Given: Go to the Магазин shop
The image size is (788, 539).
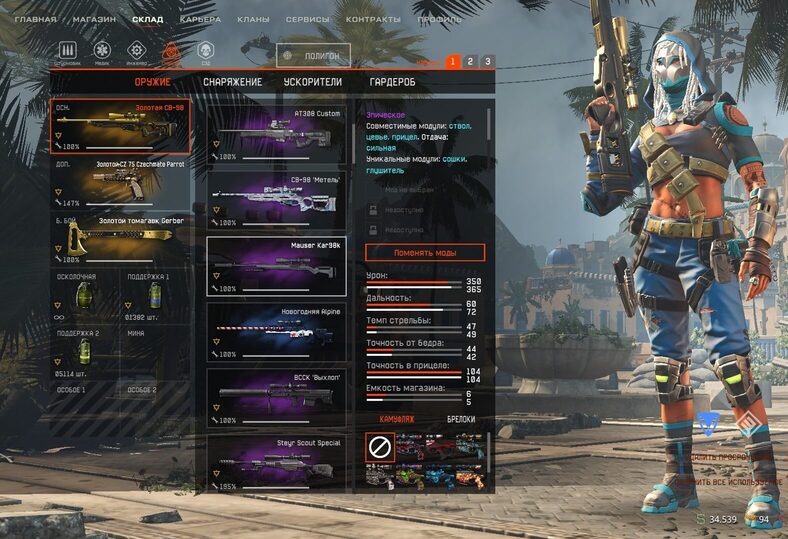Looking at the screenshot, I should coord(95,19).
